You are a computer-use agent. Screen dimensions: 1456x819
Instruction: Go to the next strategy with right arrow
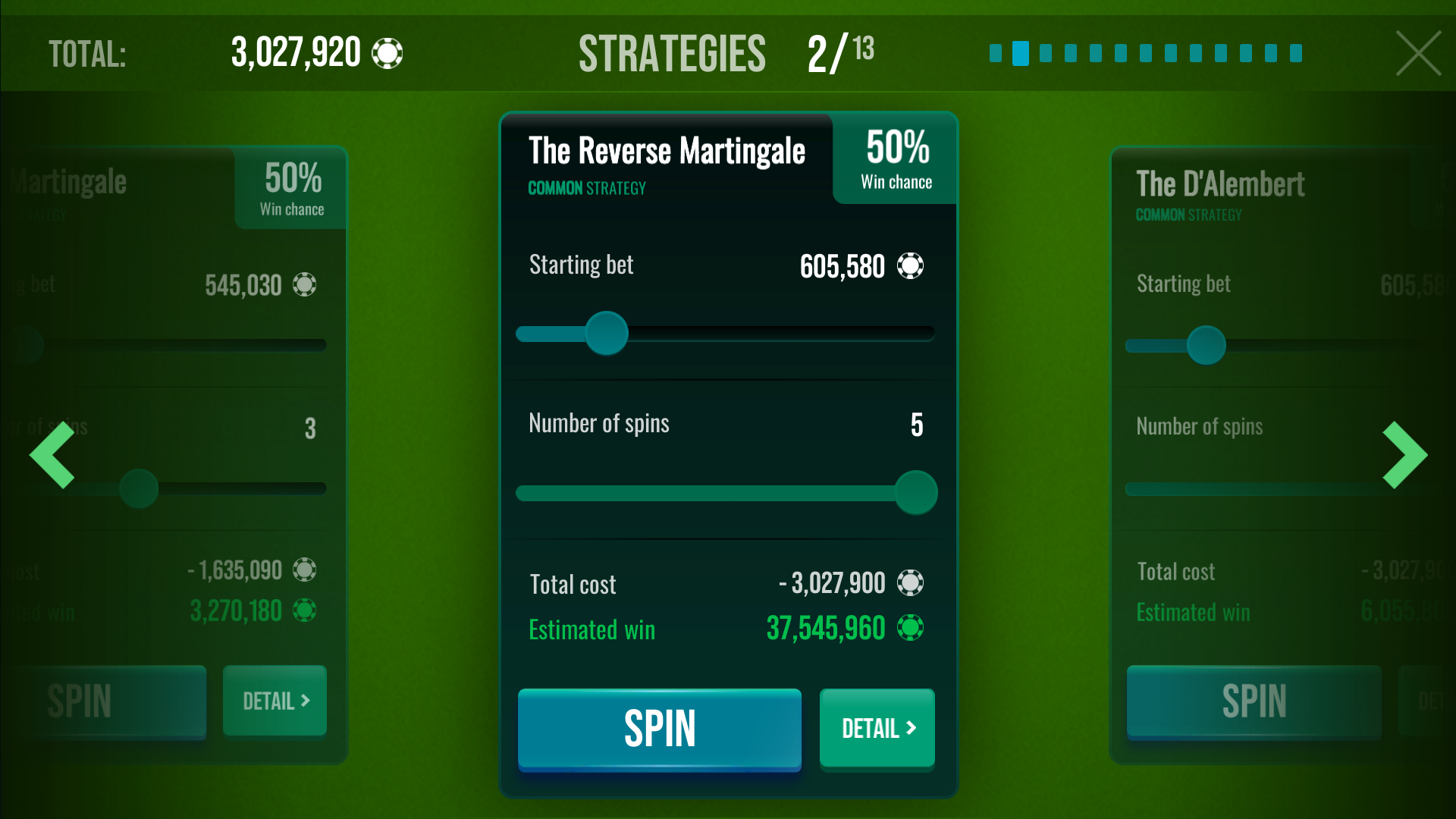coord(1404,455)
